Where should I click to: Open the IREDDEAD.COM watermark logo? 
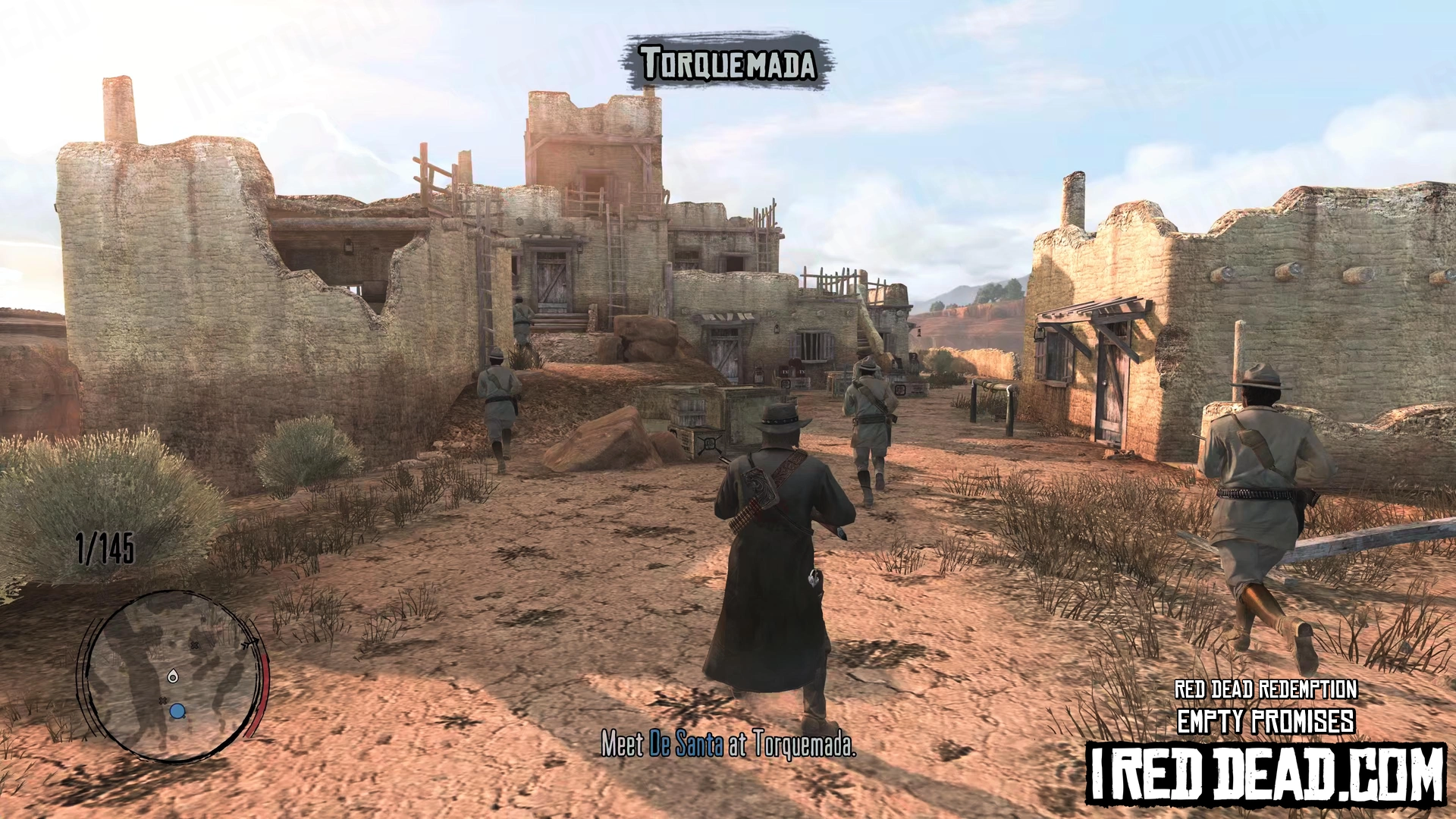(1266, 774)
